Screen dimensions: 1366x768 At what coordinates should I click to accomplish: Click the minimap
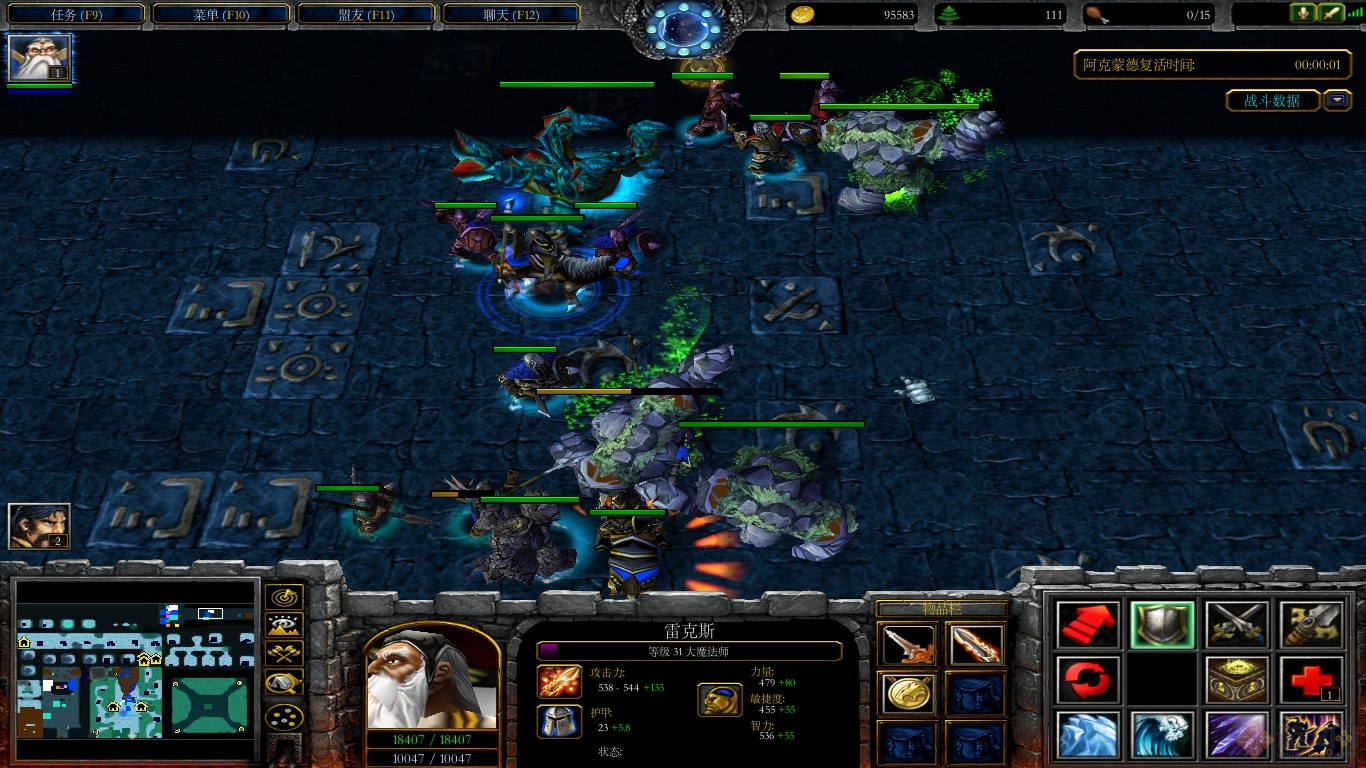(135, 668)
